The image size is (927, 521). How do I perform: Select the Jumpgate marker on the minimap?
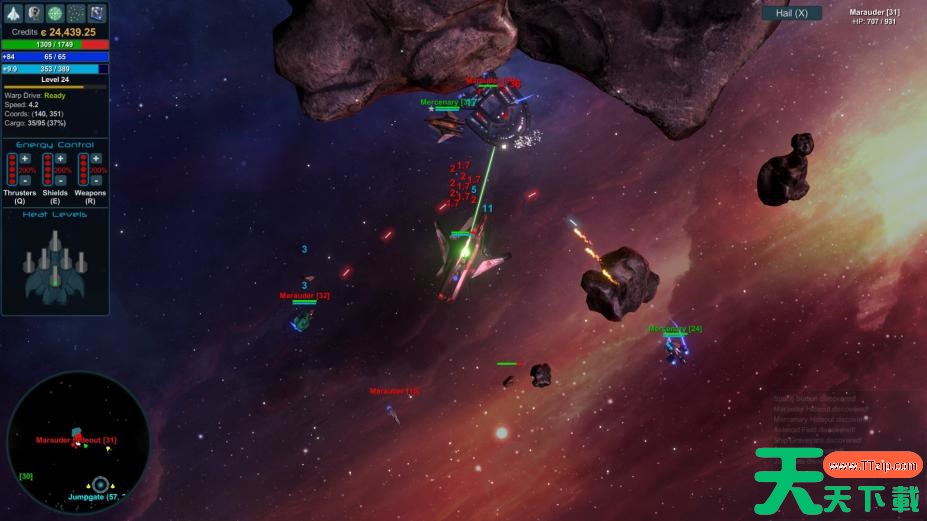click(100, 485)
